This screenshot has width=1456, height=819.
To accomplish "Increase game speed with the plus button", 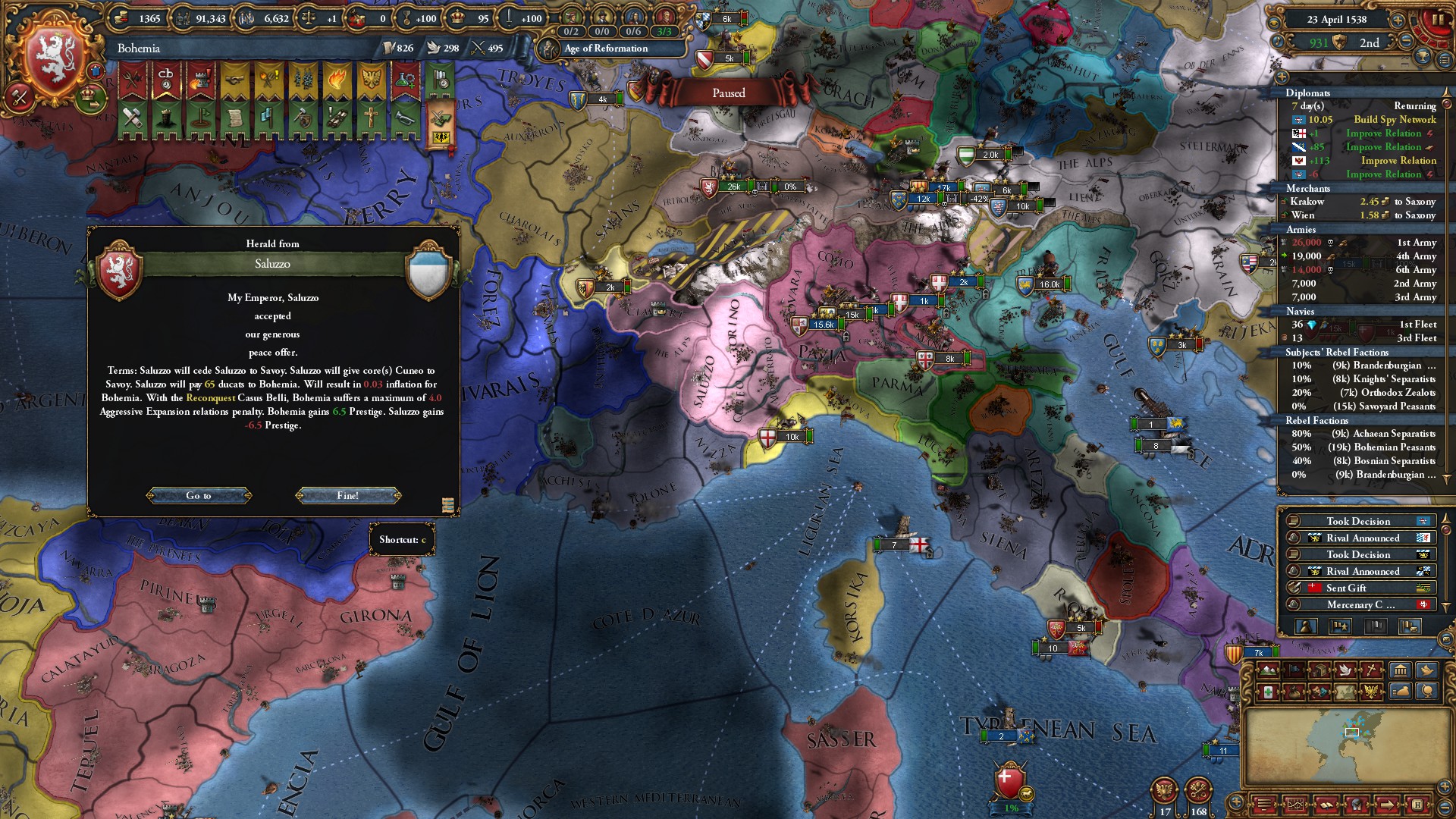I will click(x=1397, y=20).
